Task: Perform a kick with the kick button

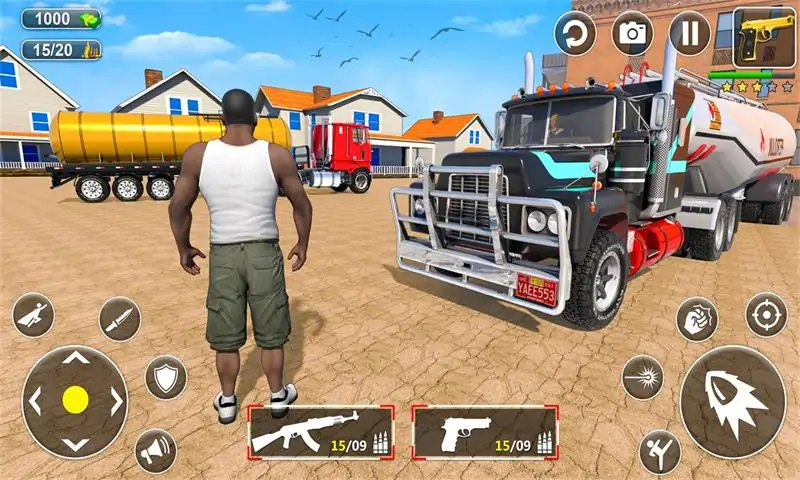Action: tap(660, 452)
